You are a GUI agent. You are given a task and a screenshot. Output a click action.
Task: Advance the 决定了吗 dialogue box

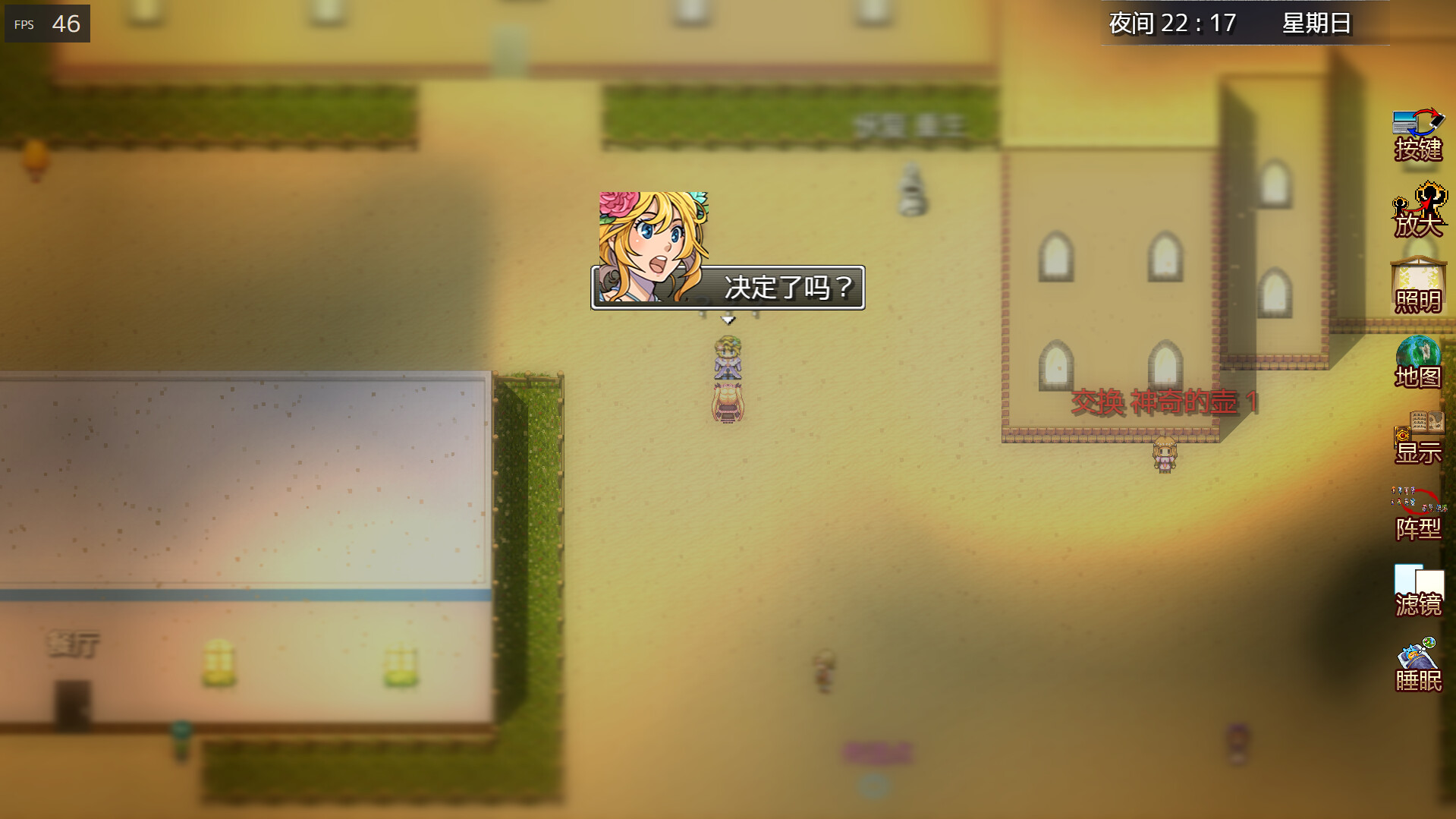tap(789, 286)
